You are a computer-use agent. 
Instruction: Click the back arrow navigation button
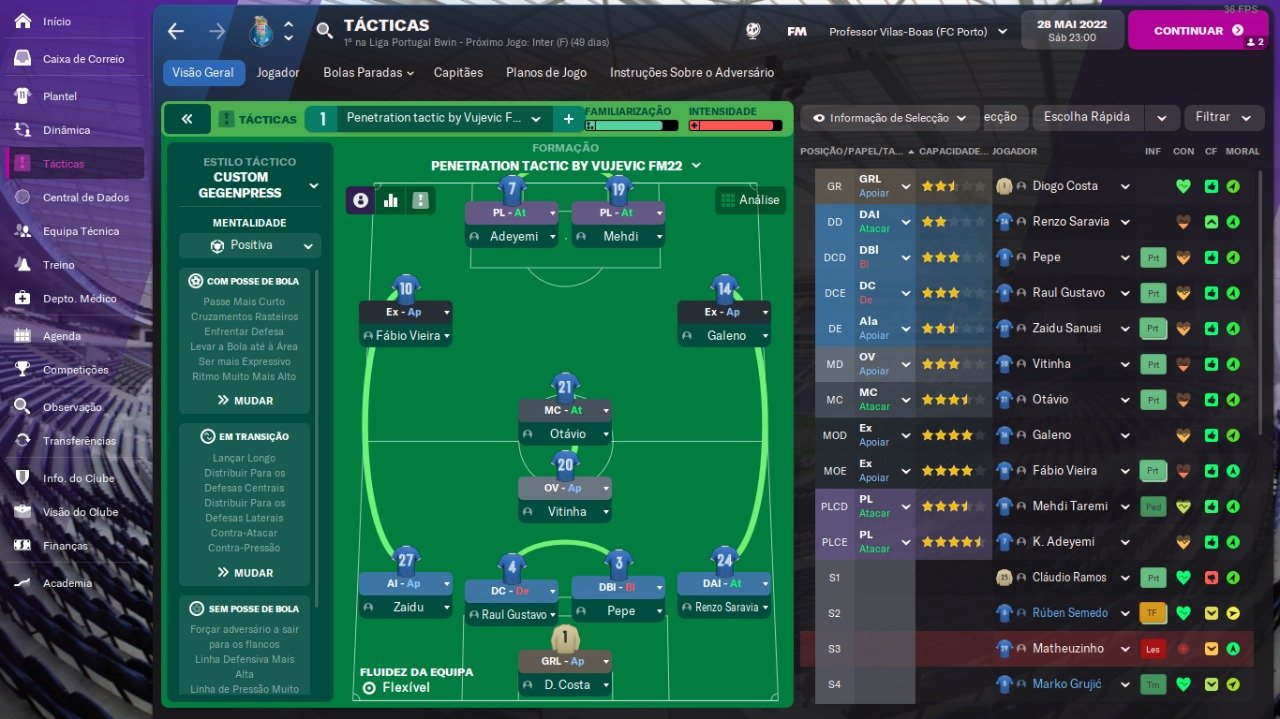click(176, 31)
